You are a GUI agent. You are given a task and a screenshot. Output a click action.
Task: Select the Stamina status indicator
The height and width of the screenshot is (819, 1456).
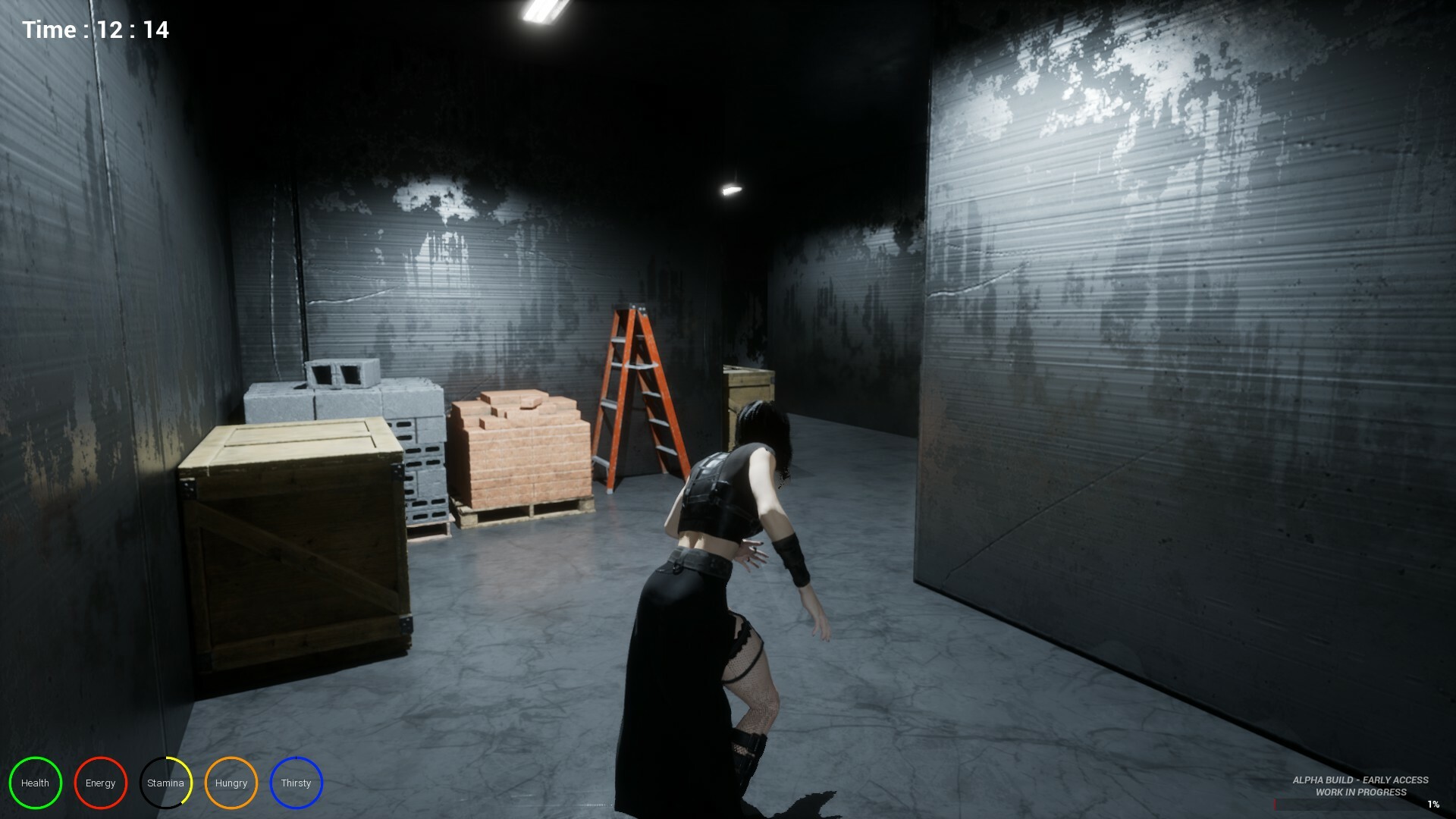[x=165, y=783]
